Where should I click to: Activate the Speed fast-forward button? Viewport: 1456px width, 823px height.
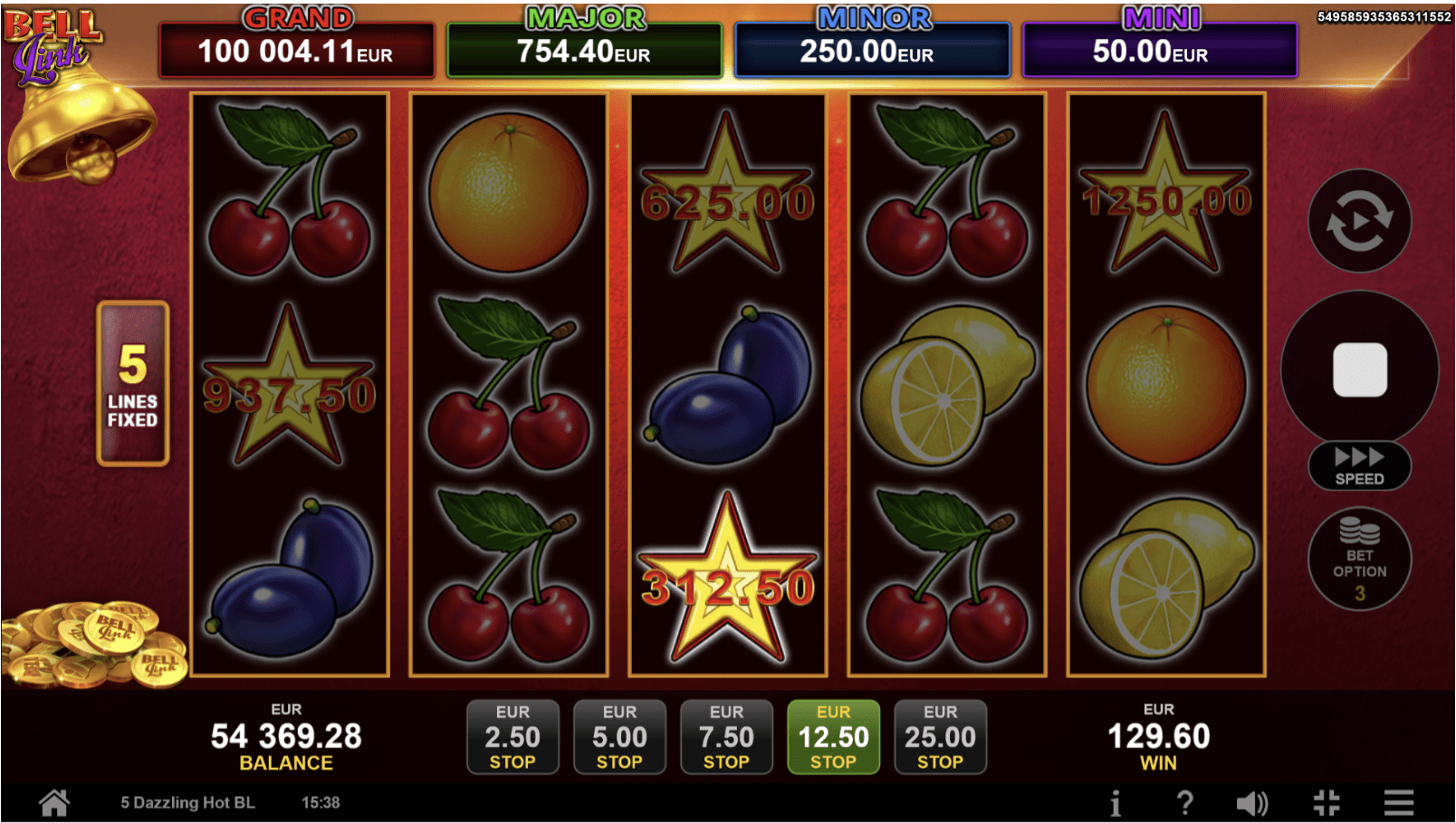tap(1359, 465)
